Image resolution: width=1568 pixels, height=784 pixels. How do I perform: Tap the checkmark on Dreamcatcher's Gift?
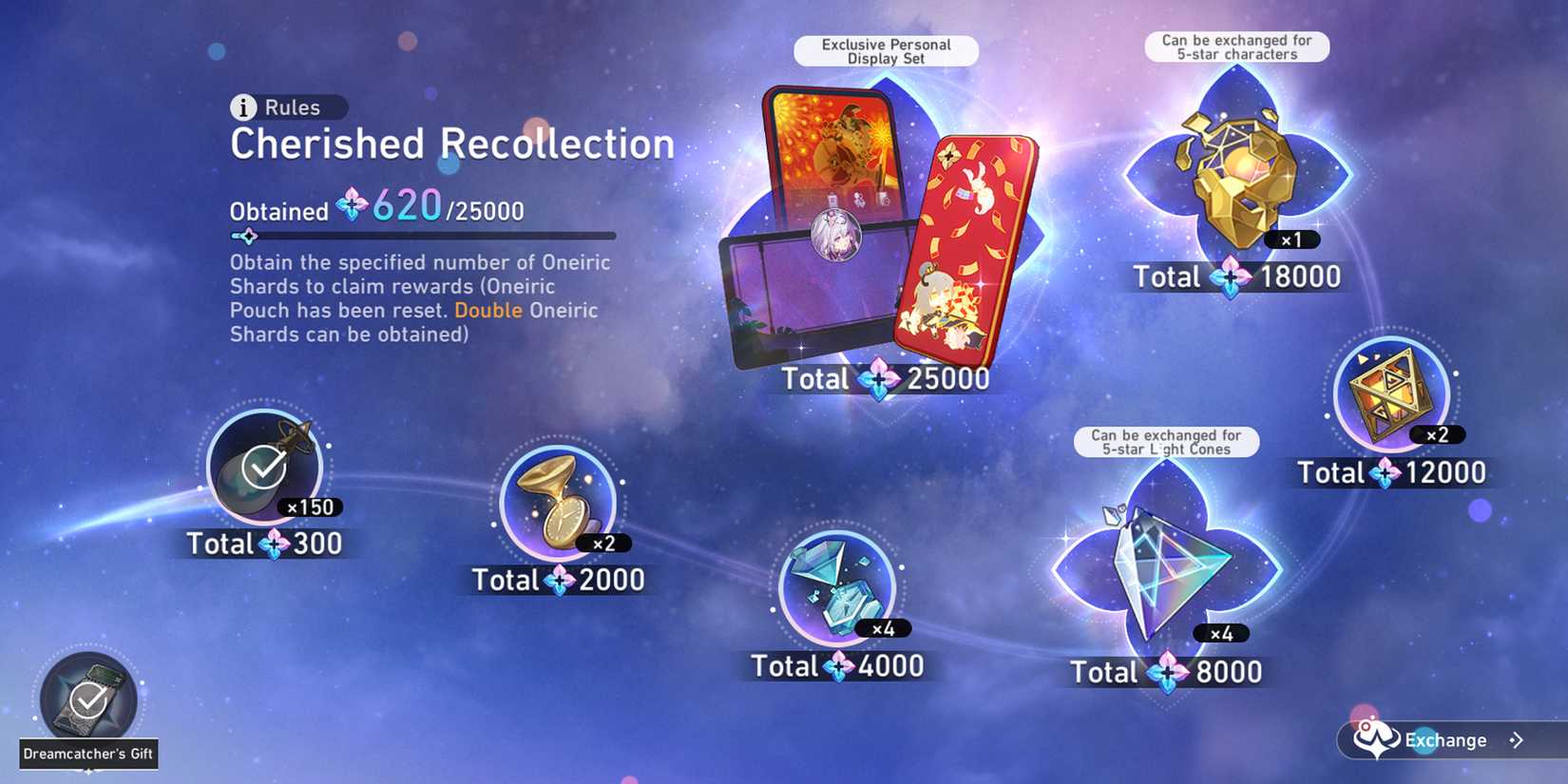pyautogui.click(x=86, y=699)
